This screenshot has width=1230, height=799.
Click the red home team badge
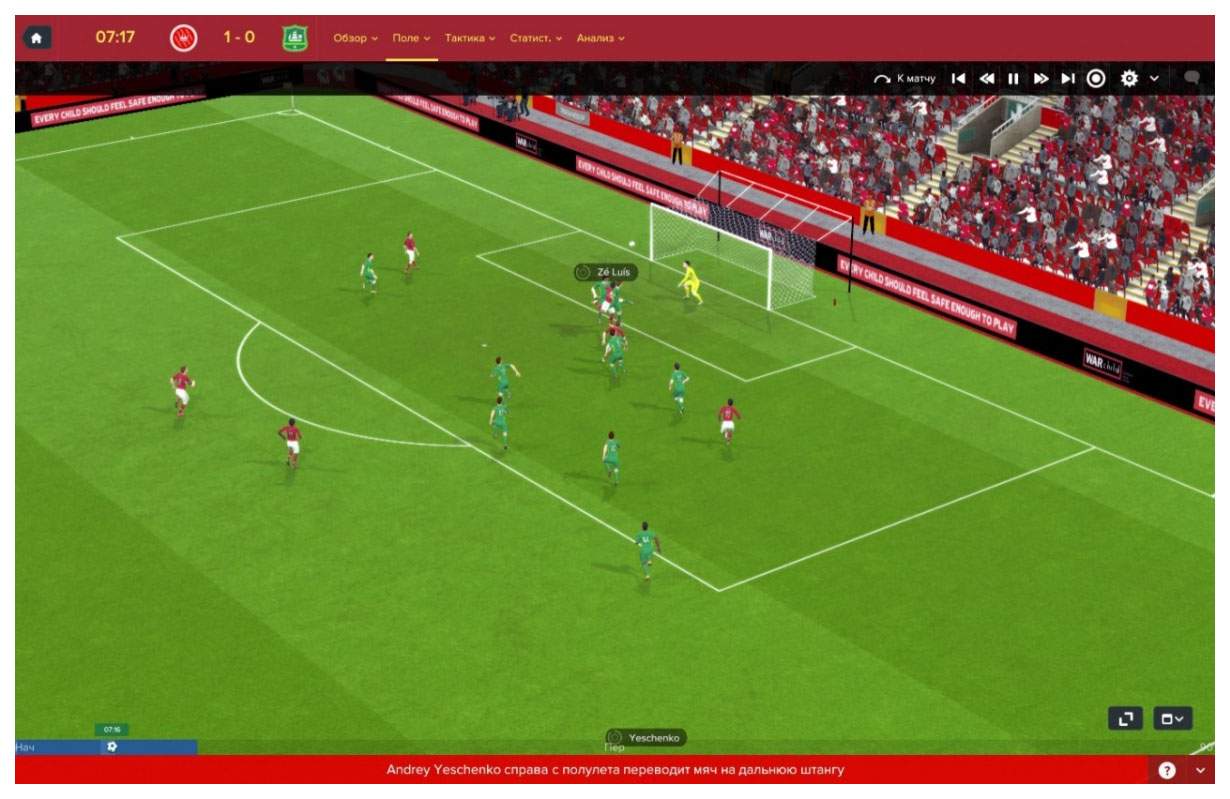tap(184, 38)
